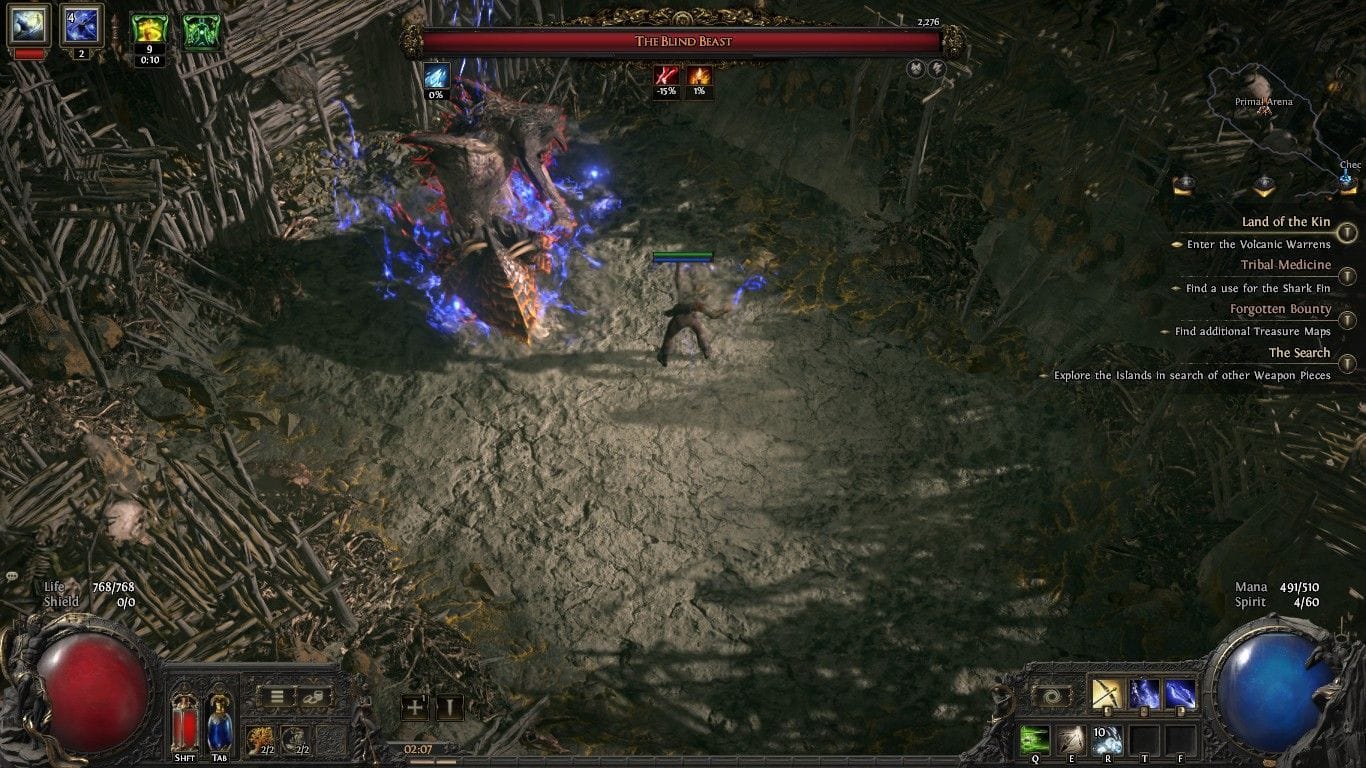1366x768 pixels.
Task: Collapse the Forgotten Bounty quest entry
Action: (x=1346, y=319)
